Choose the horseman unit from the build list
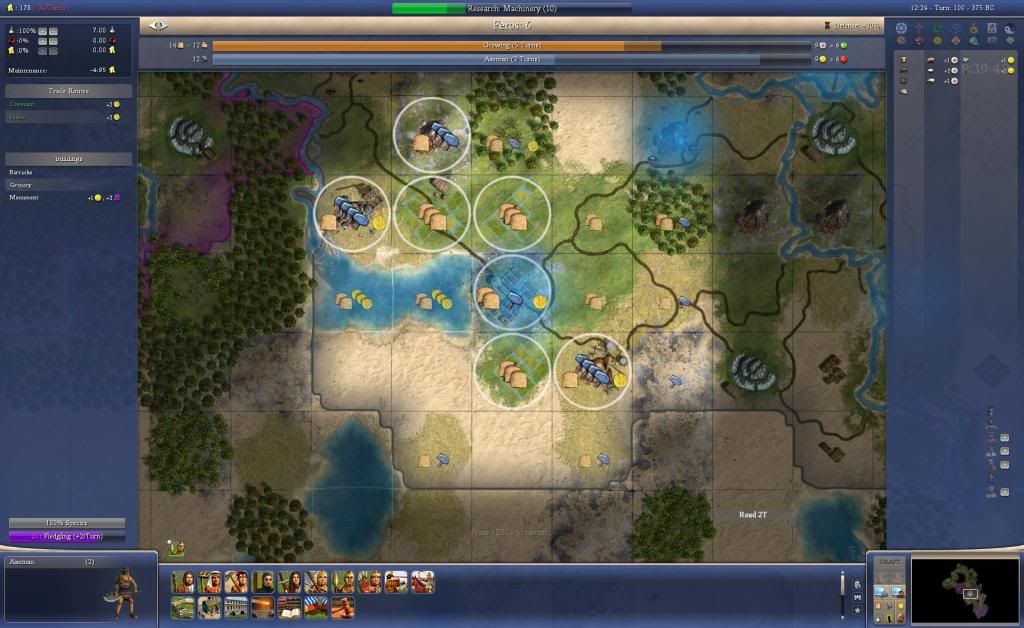The image size is (1024, 628). [422, 582]
